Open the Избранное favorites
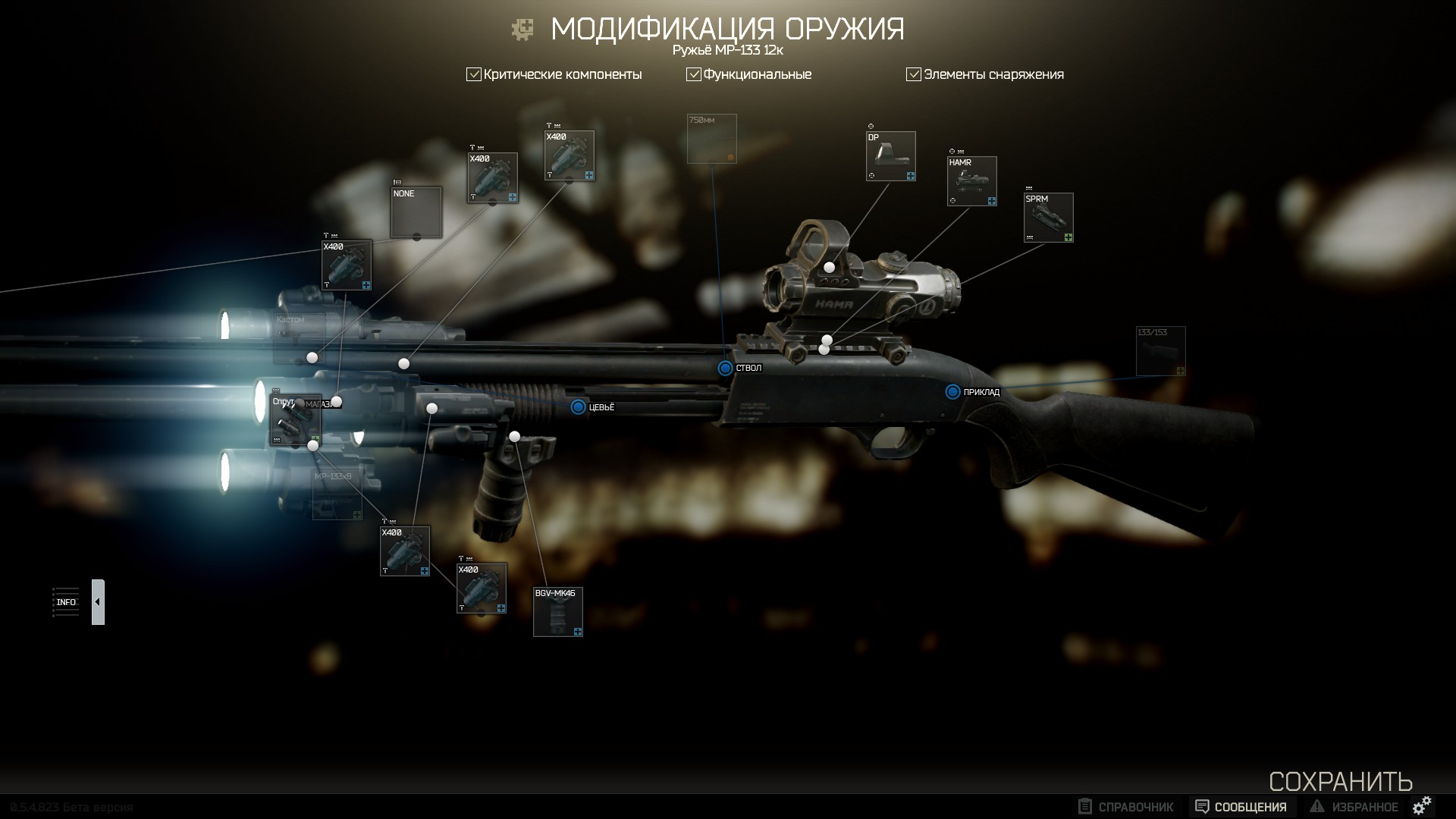This screenshot has height=819, width=1456. (x=1354, y=807)
